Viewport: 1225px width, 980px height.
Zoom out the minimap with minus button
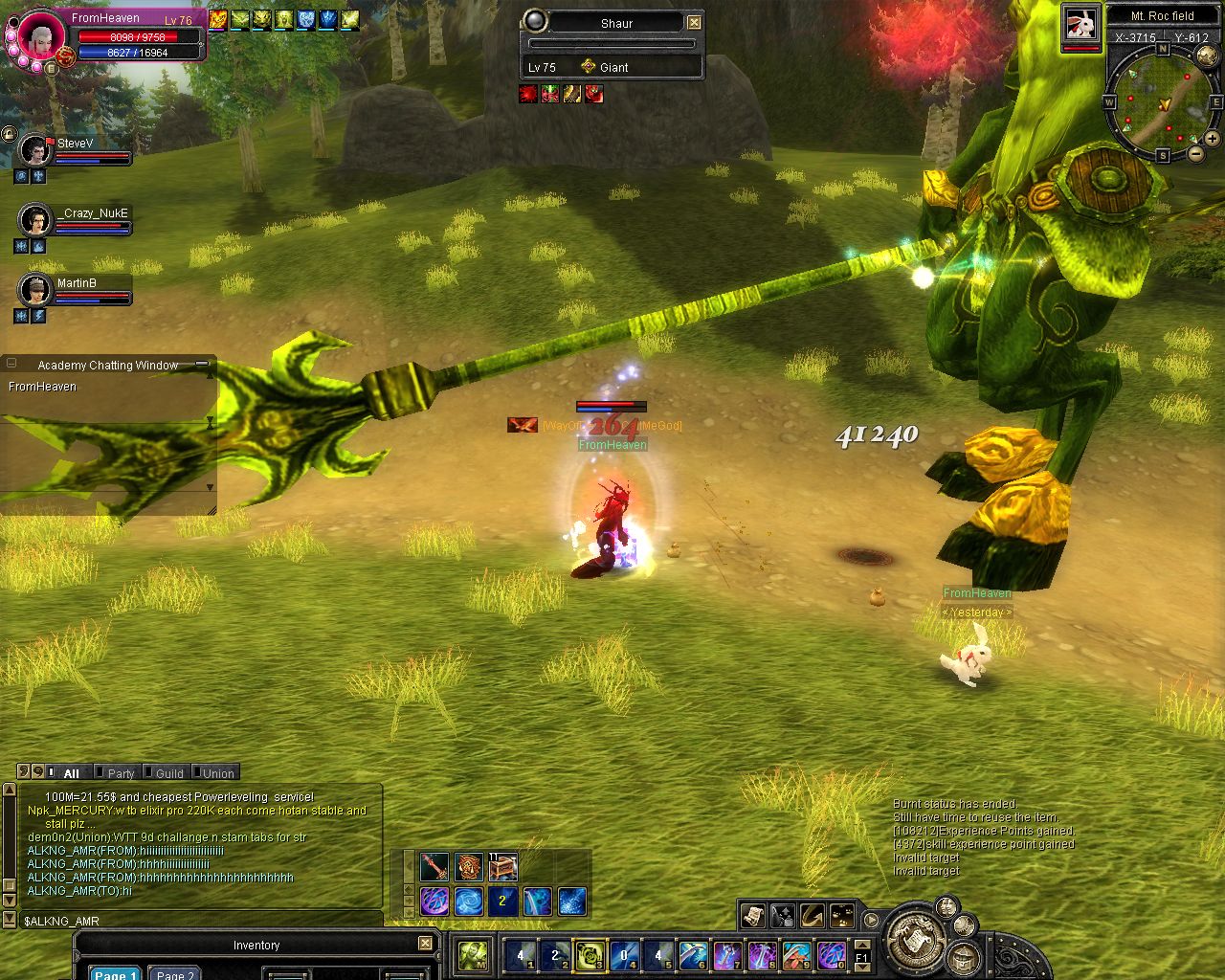[1195, 153]
